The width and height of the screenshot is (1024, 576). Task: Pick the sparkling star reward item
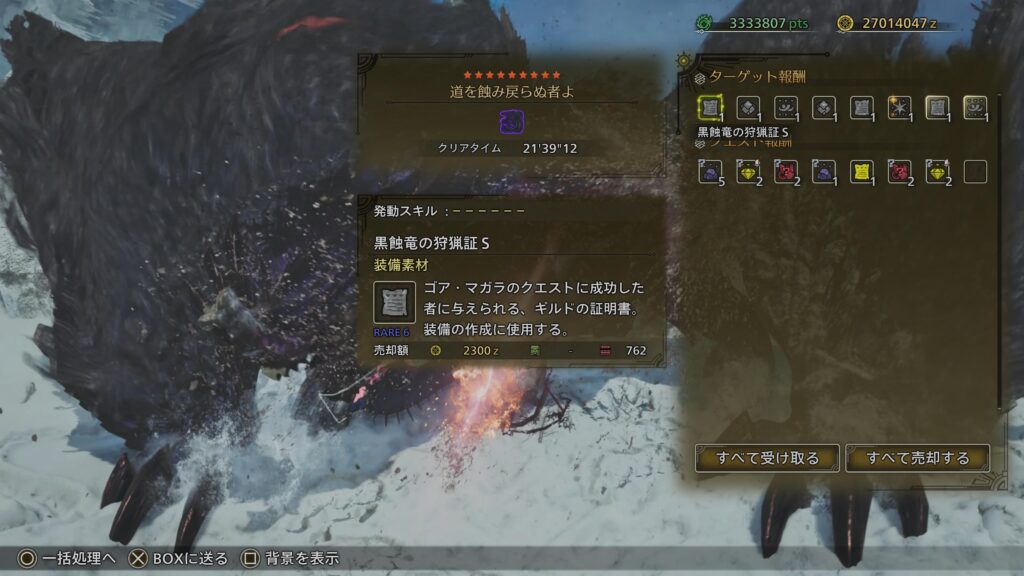900,108
